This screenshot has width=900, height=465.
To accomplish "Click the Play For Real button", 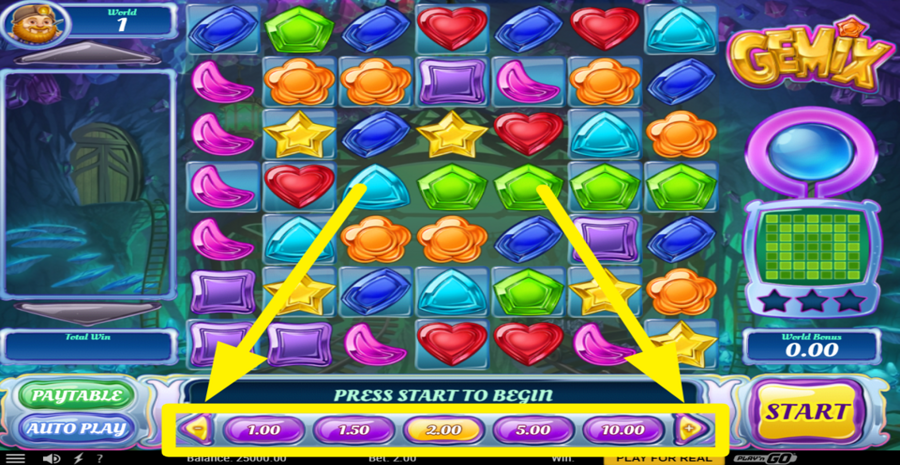I will 663,458.
